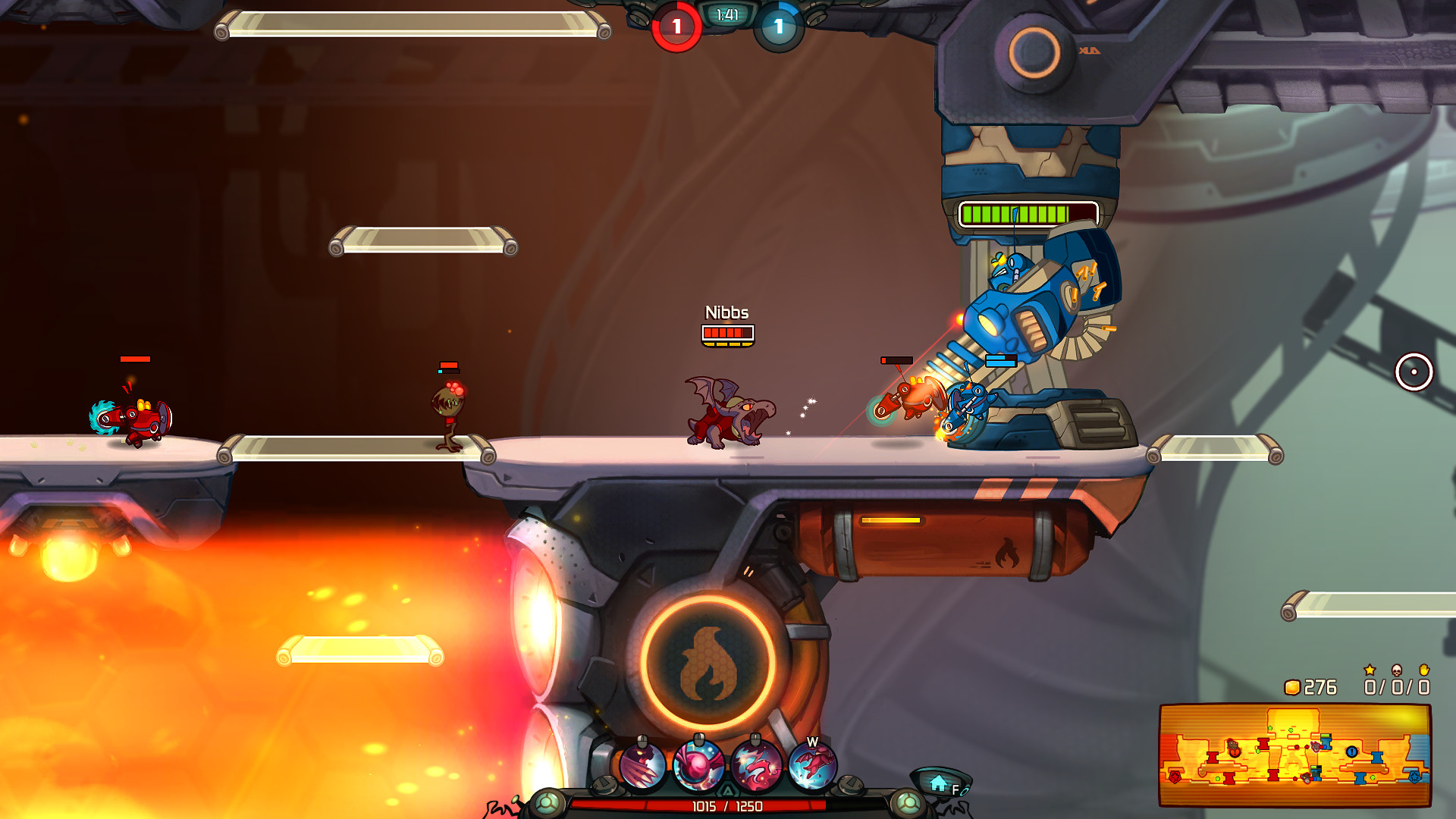Select Nibbs' first ability orb on the left
This screenshot has width=1456, height=819.
[642, 764]
